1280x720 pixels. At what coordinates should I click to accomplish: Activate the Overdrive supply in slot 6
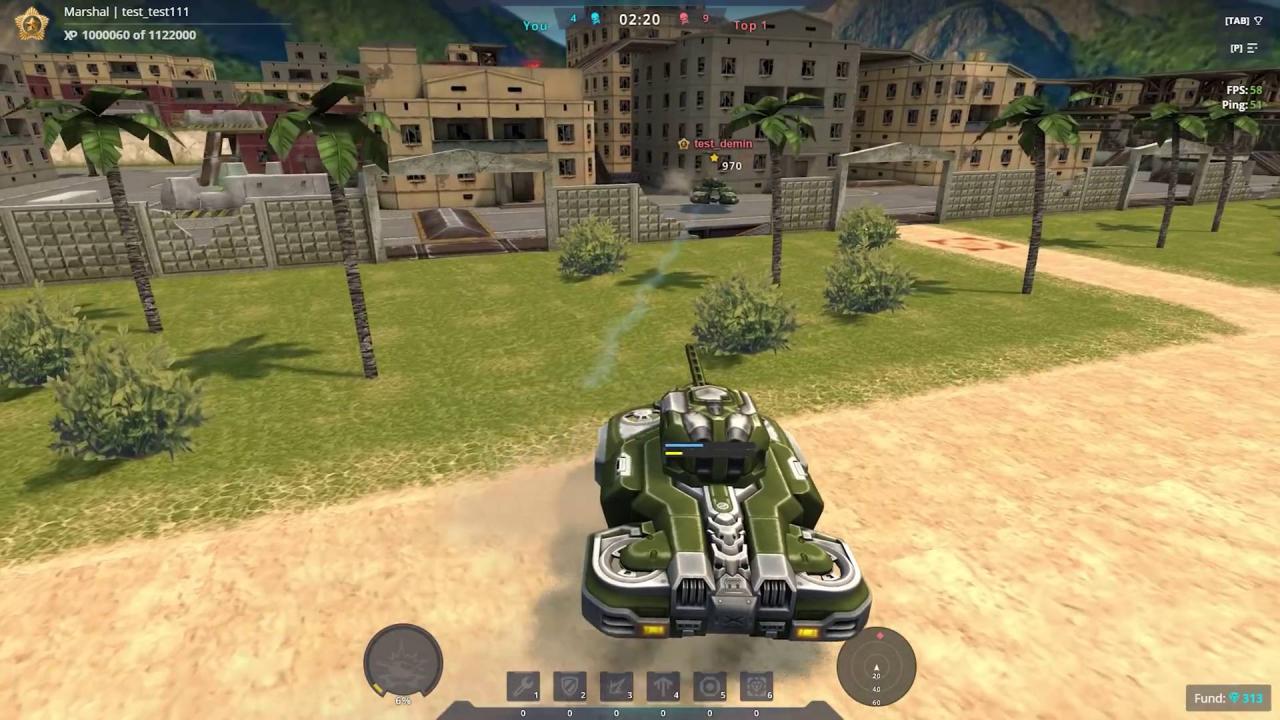coord(755,685)
